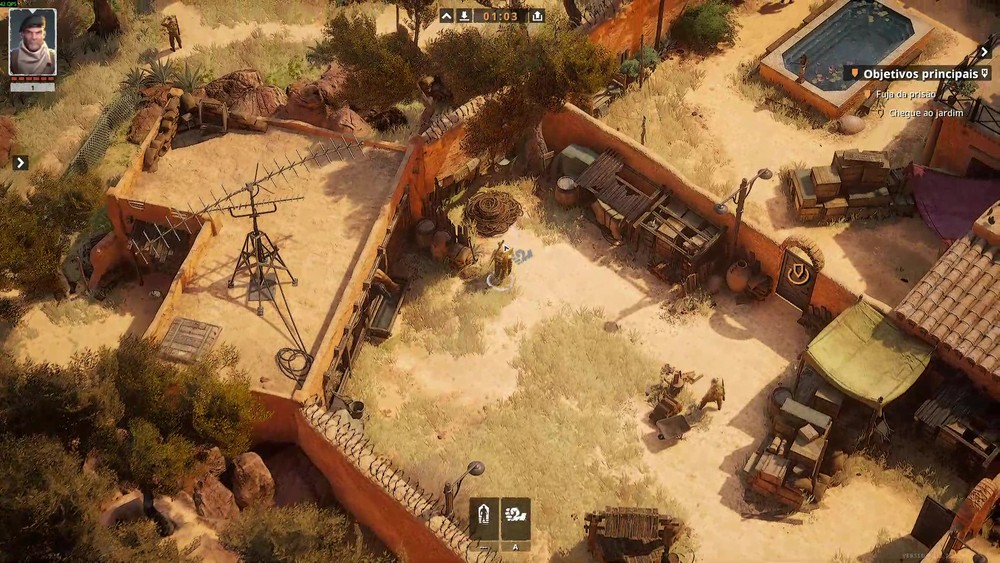This screenshot has width=1000, height=563.
Task: Select the Chegue ao jardim objective
Action: pos(920,113)
